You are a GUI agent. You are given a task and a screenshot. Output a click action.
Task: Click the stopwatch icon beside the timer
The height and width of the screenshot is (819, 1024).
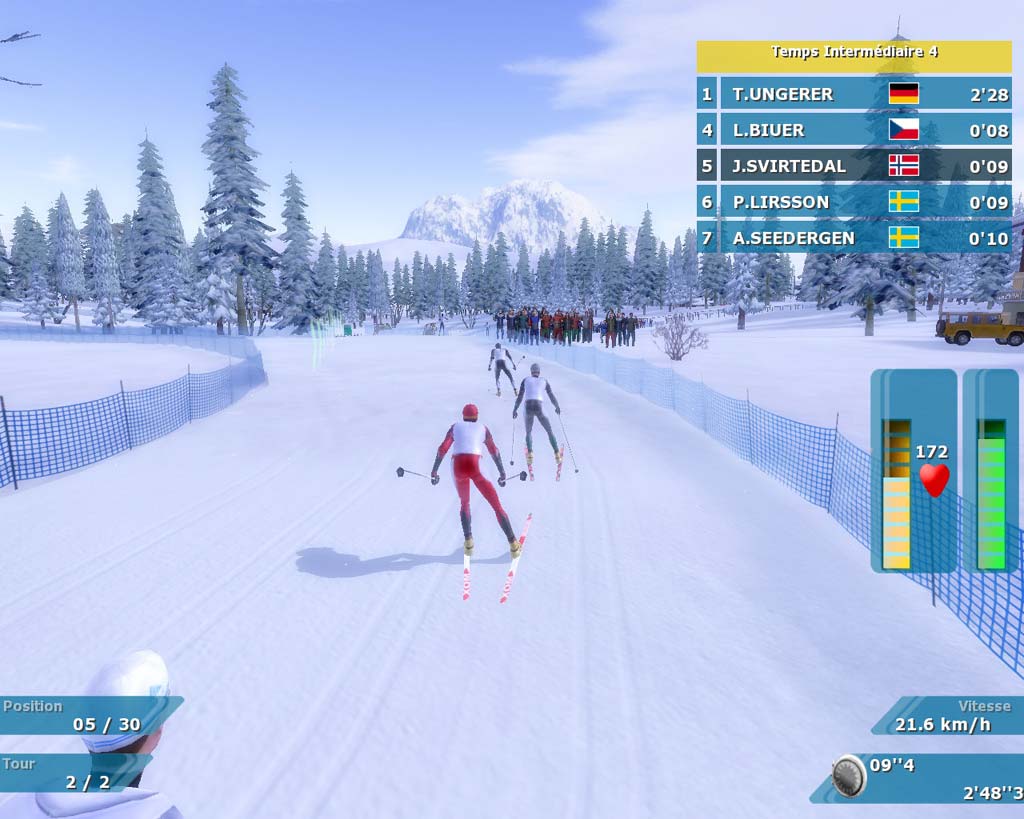click(849, 775)
